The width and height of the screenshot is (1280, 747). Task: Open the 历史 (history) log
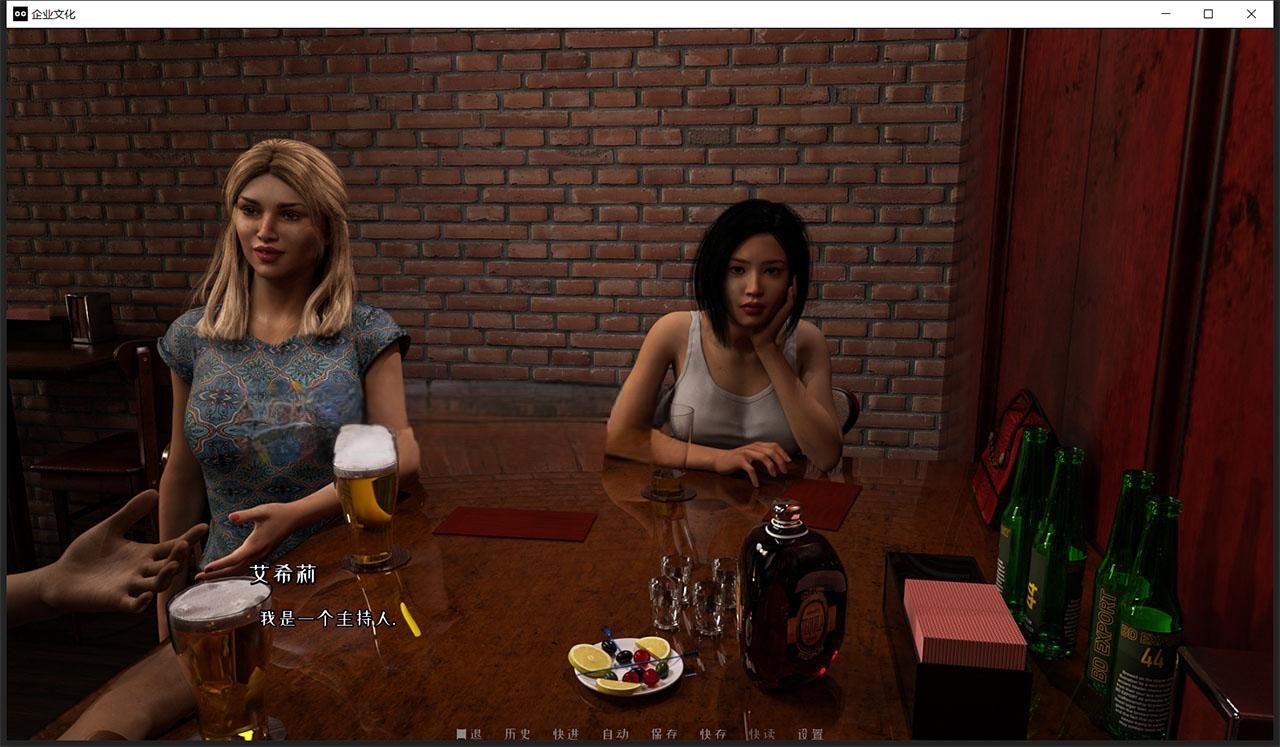(518, 734)
